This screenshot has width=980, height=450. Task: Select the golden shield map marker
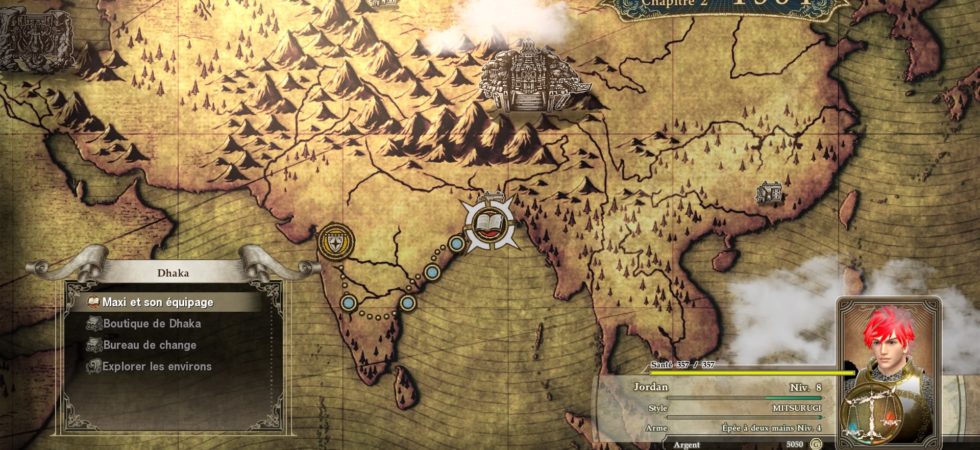click(334, 240)
